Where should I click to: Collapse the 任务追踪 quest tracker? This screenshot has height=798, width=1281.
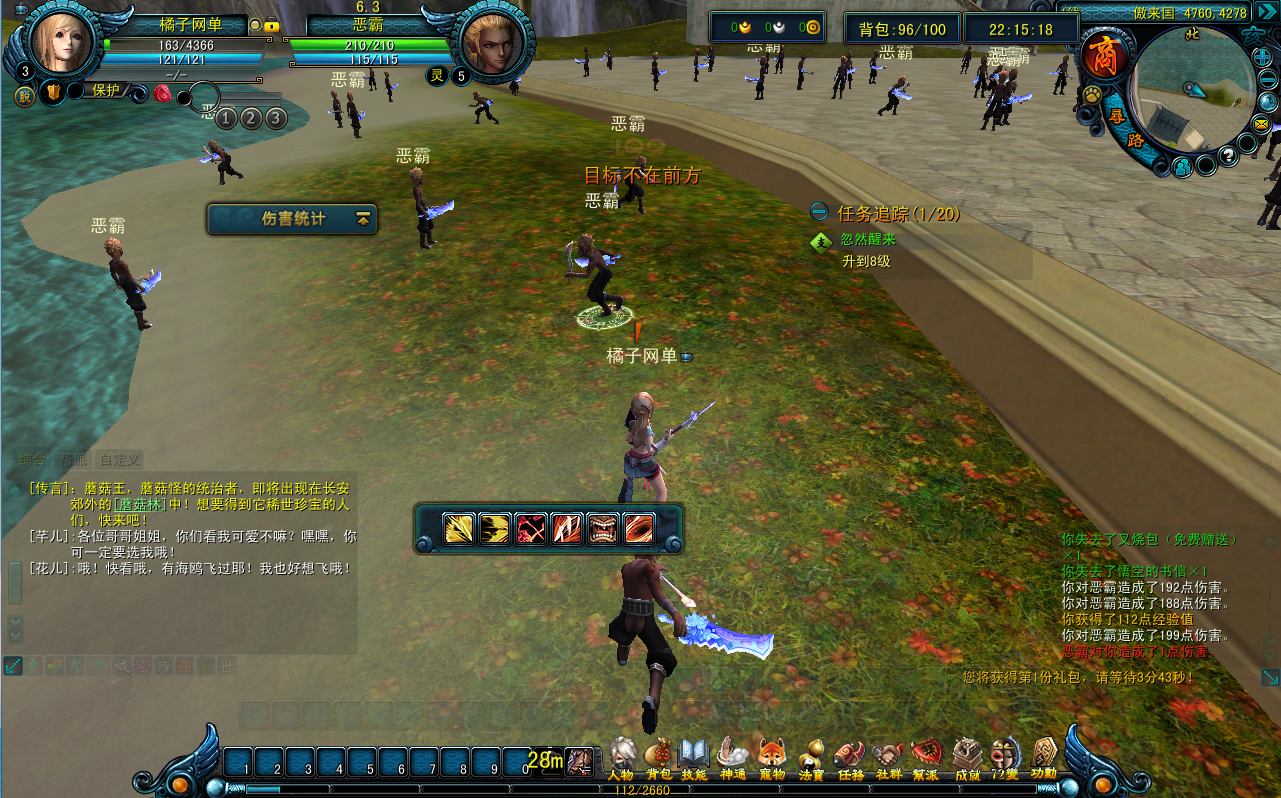coord(819,212)
